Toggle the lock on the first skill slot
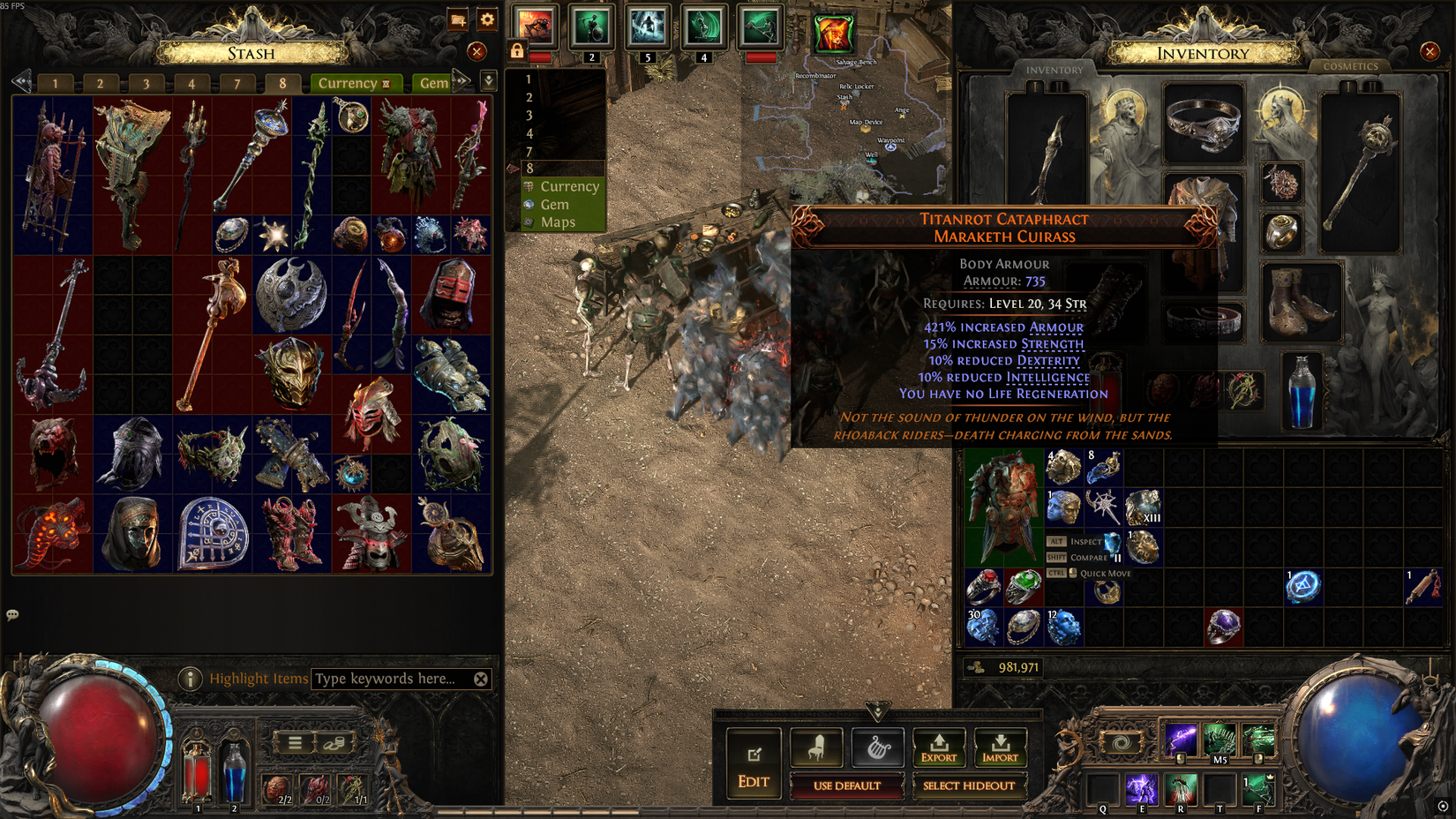 pos(515,50)
